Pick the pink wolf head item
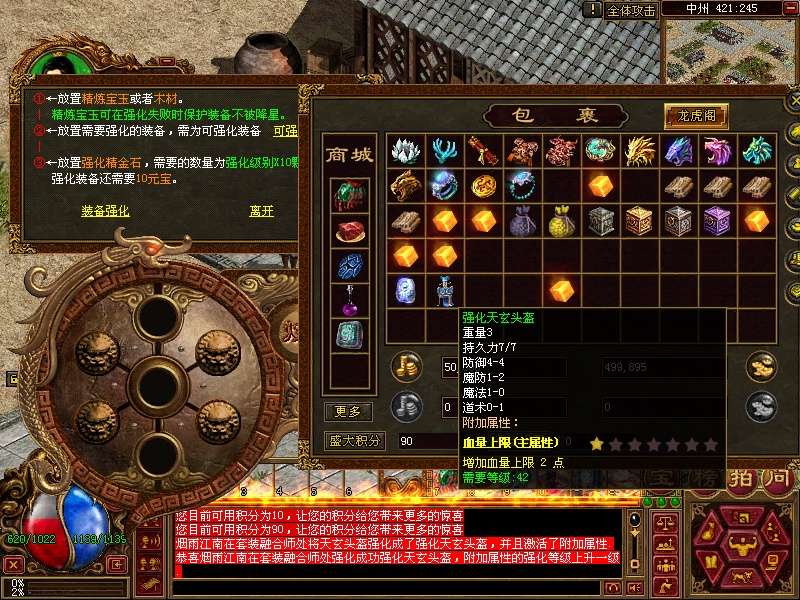The image size is (800, 600). 717,151
